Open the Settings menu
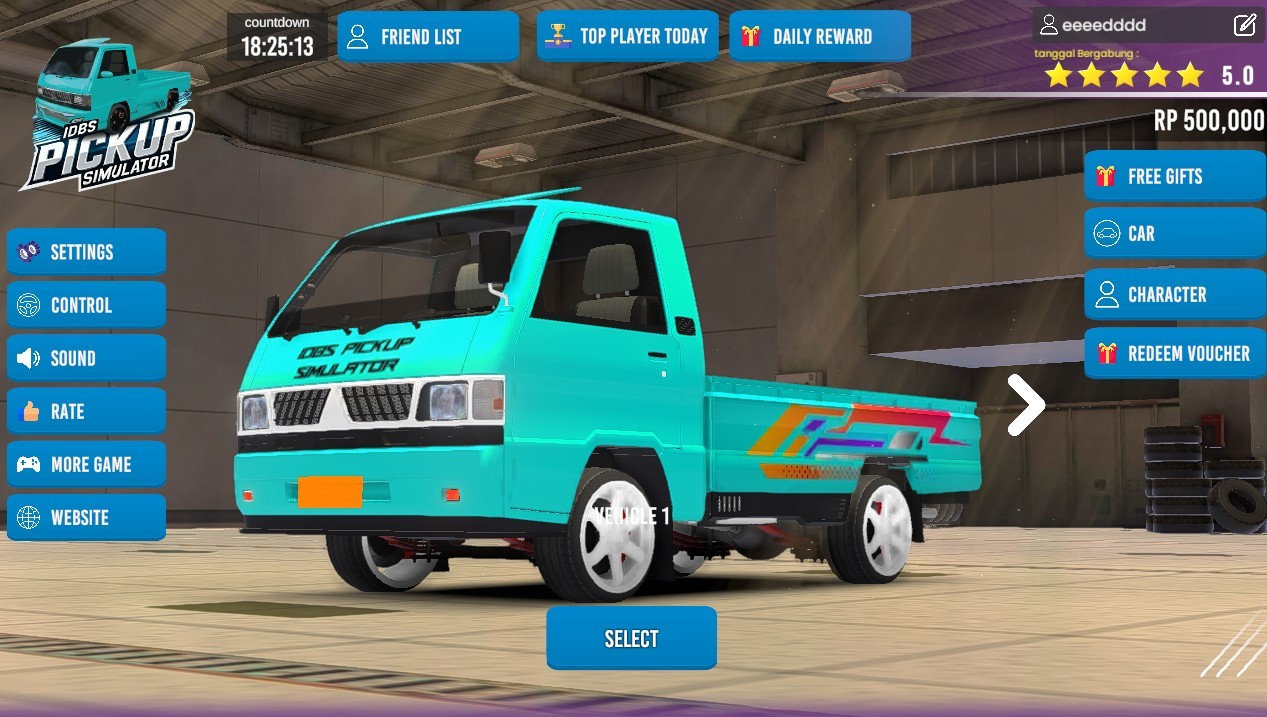The height and width of the screenshot is (717, 1267). [86, 252]
